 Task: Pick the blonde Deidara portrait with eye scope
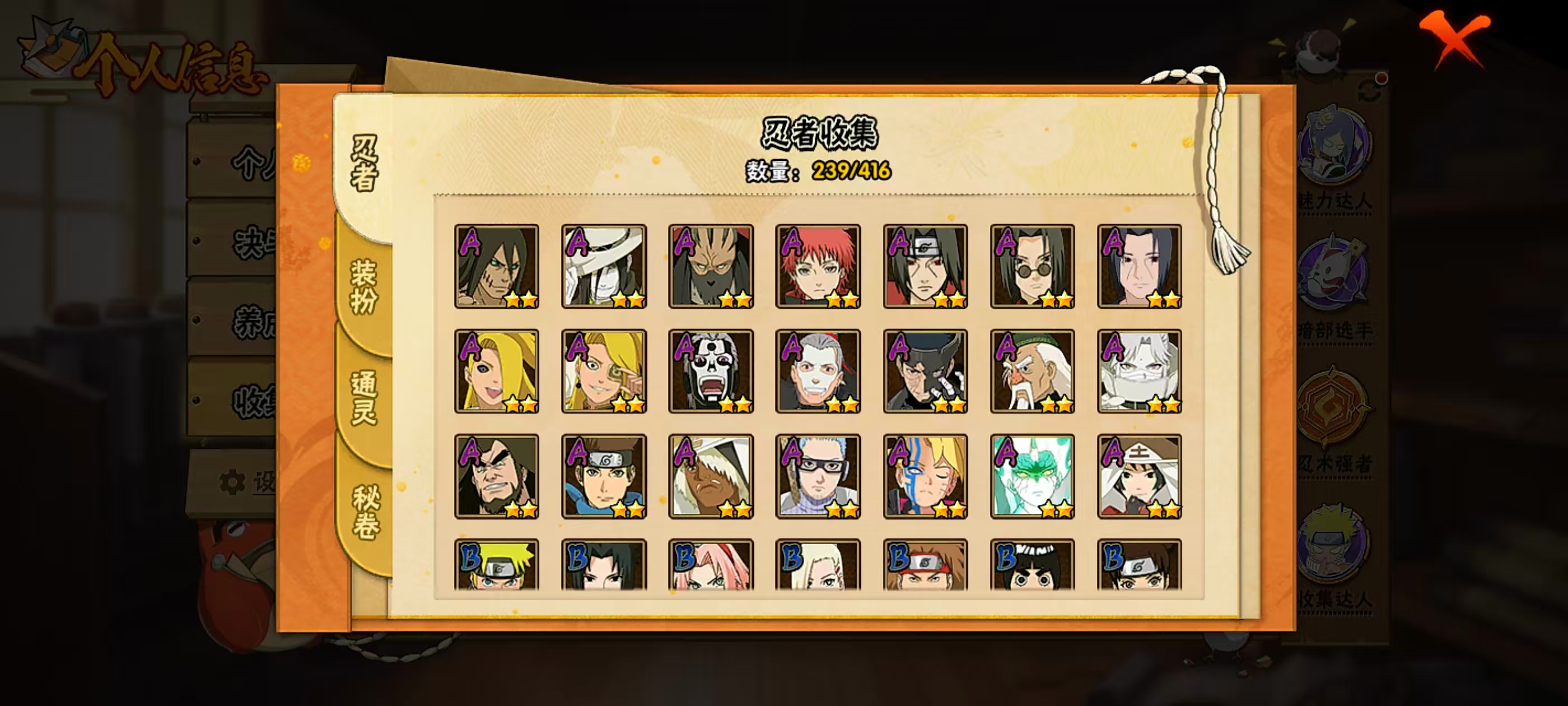coord(603,371)
